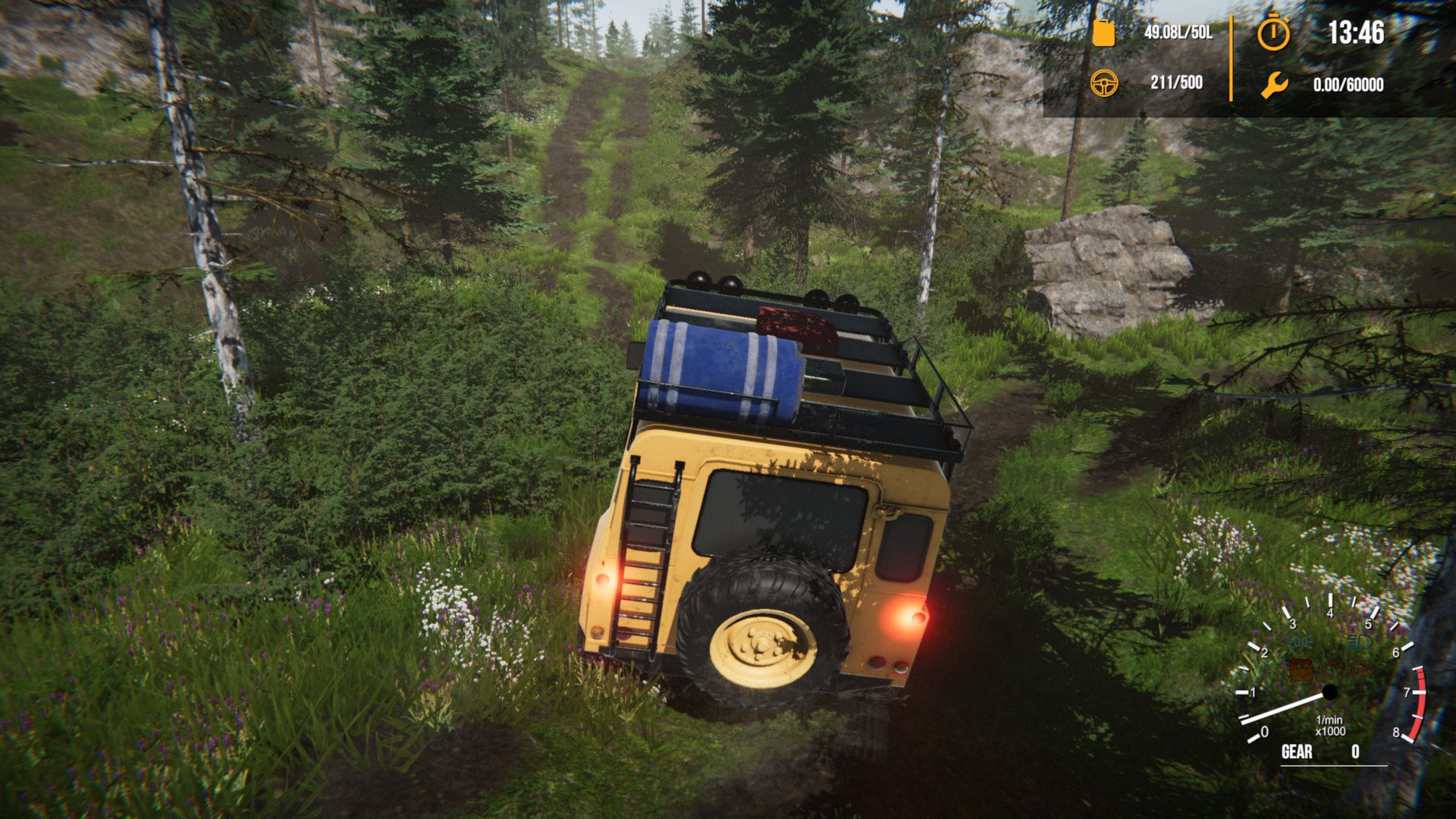Click the low beam headlight indicator
The image size is (1456, 819).
tap(1300, 642)
